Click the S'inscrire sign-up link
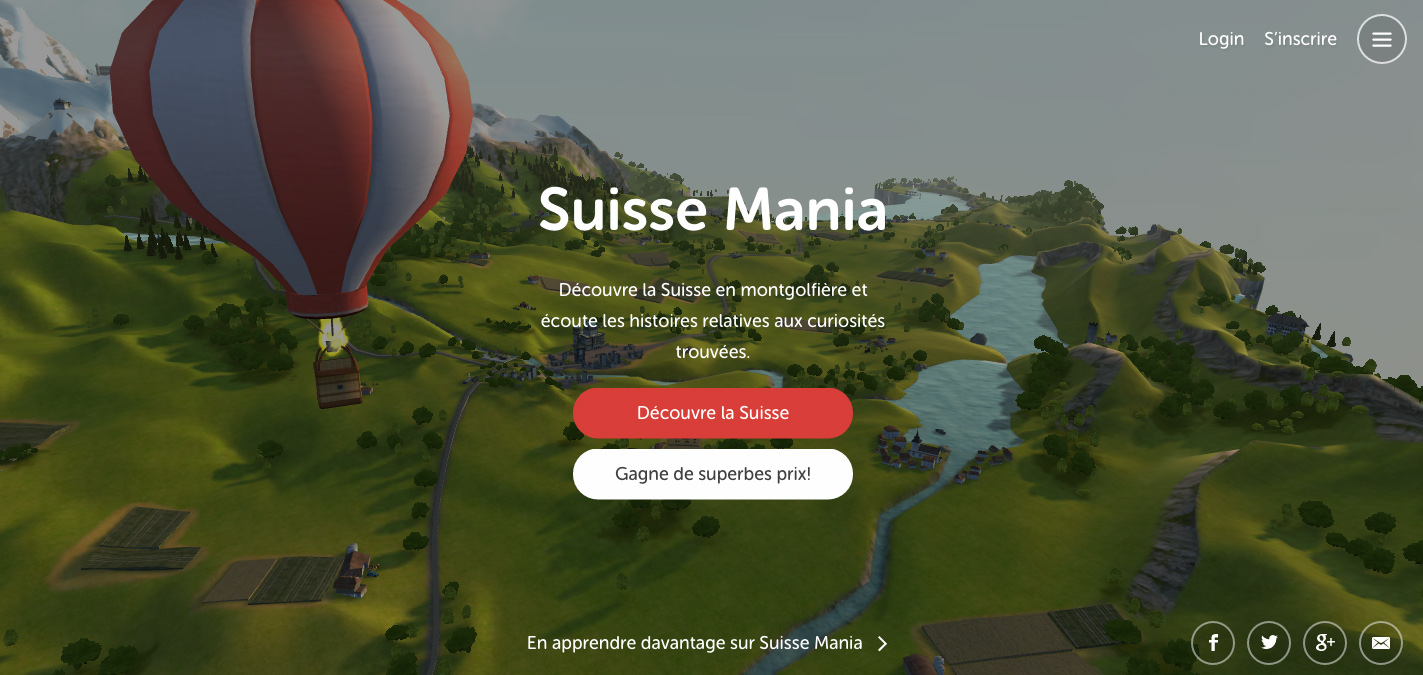Screen dimensions: 1423x675 pyautogui.click(x=1300, y=39)
